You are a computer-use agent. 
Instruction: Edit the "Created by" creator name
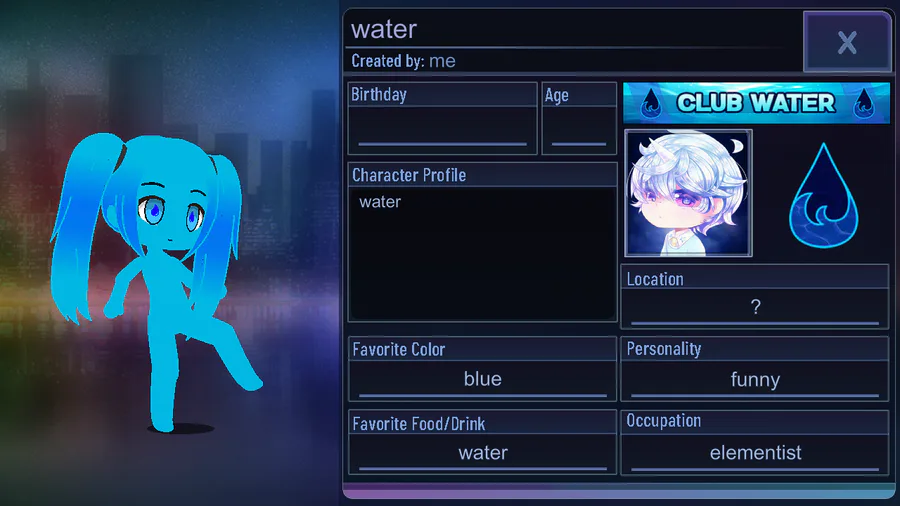pos(442,61)
